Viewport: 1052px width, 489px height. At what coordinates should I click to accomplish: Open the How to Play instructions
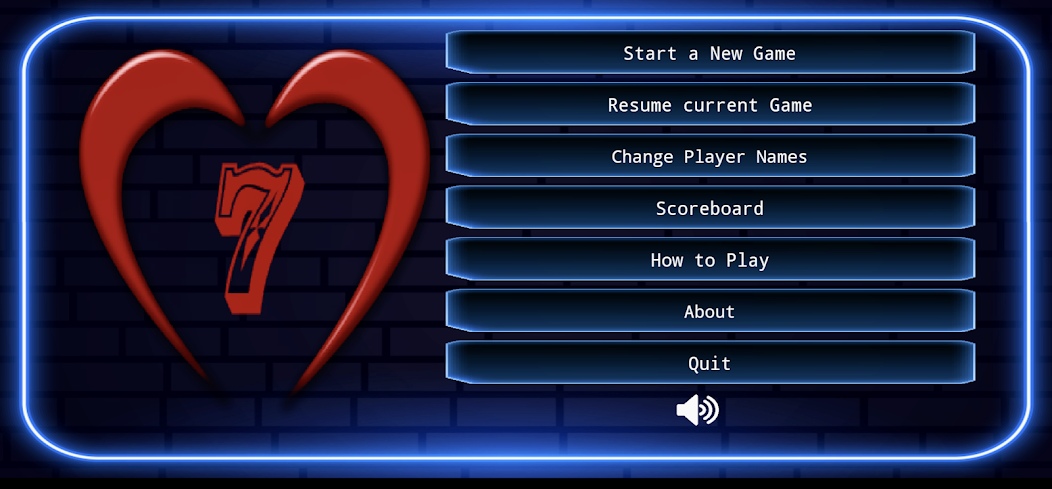tap(709, 260)
